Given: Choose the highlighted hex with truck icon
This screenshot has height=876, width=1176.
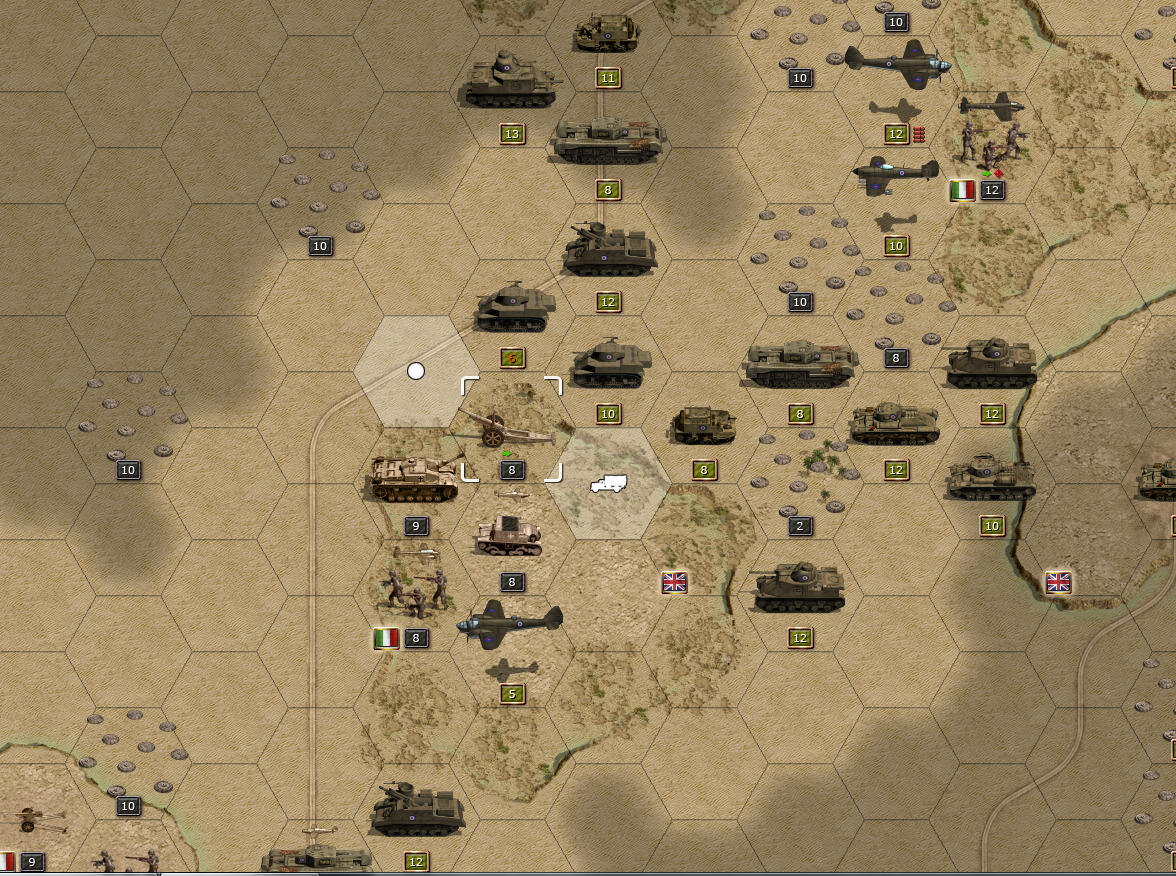Looking at the screenshot, I should click(x=608, y=484).
